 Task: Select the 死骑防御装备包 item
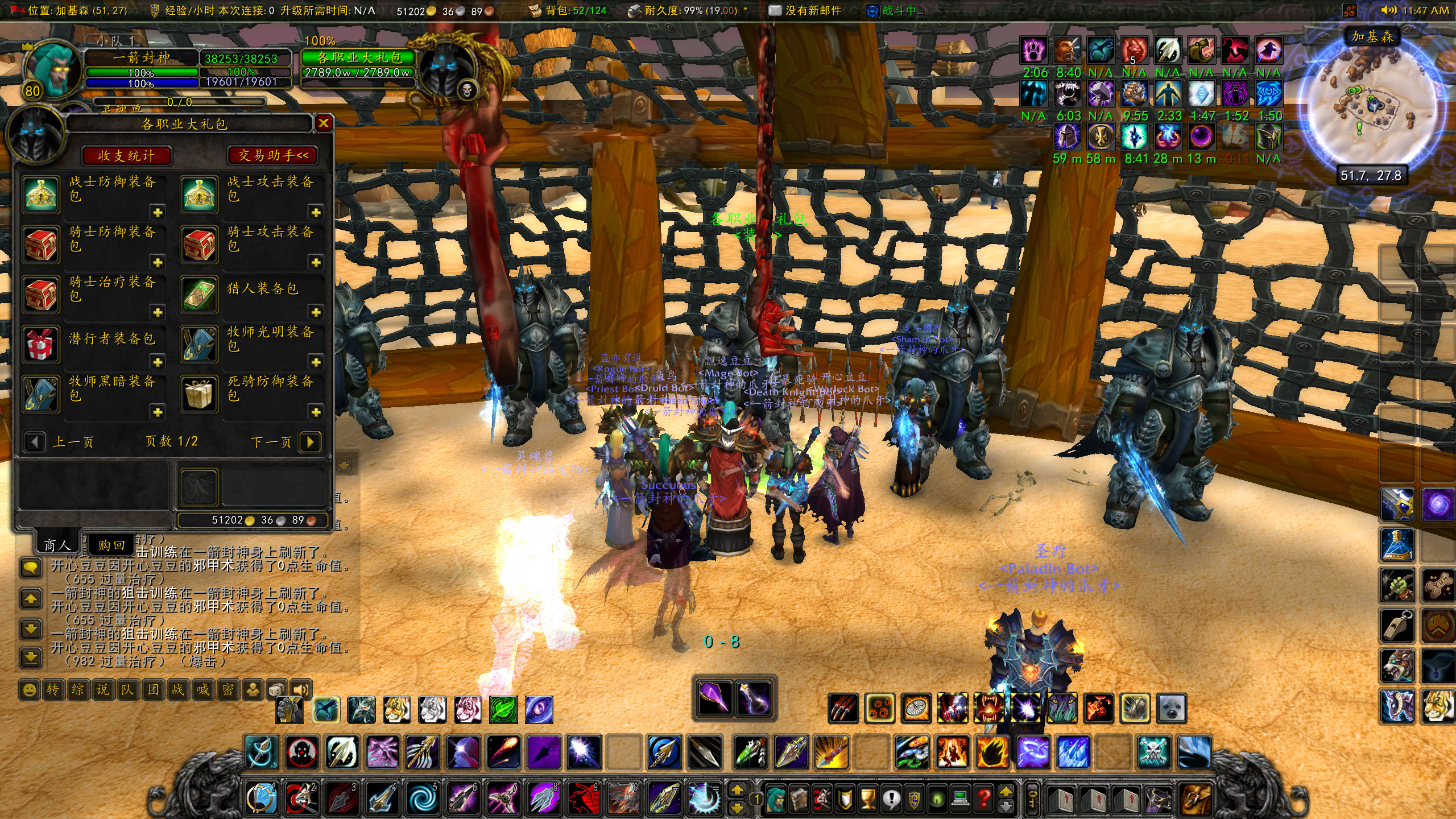pyautogui.click(x=199, y=394)
